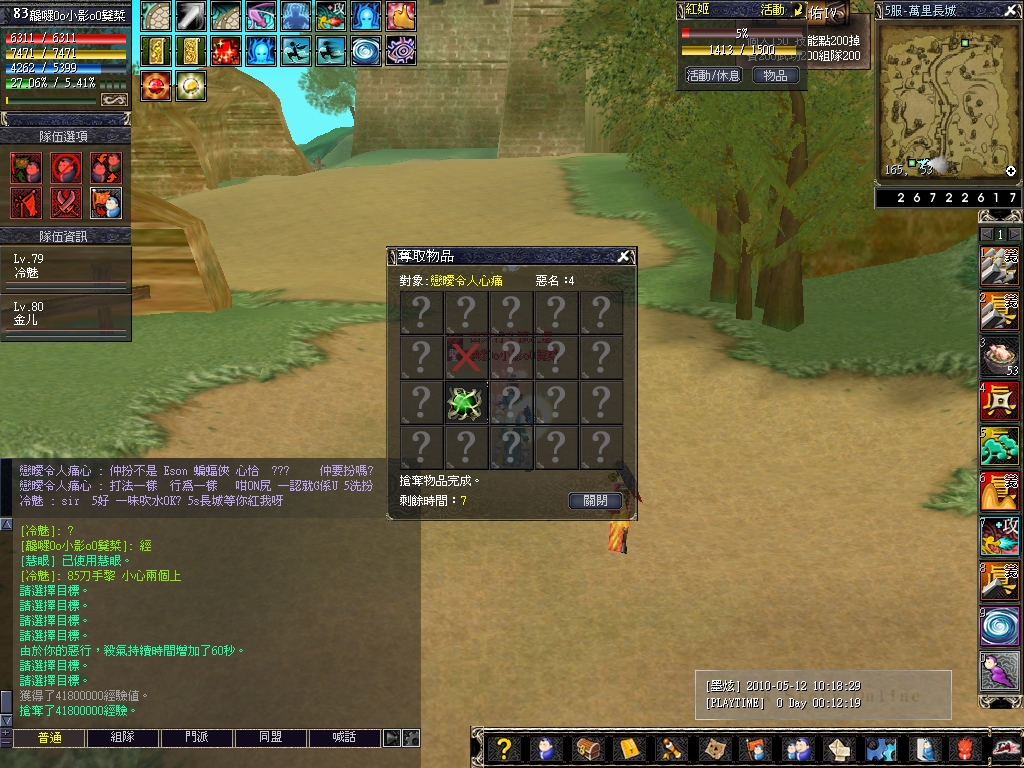Open the blue gear settings icon
Viewport: 1024px width, 768px height.
[881, 748]
